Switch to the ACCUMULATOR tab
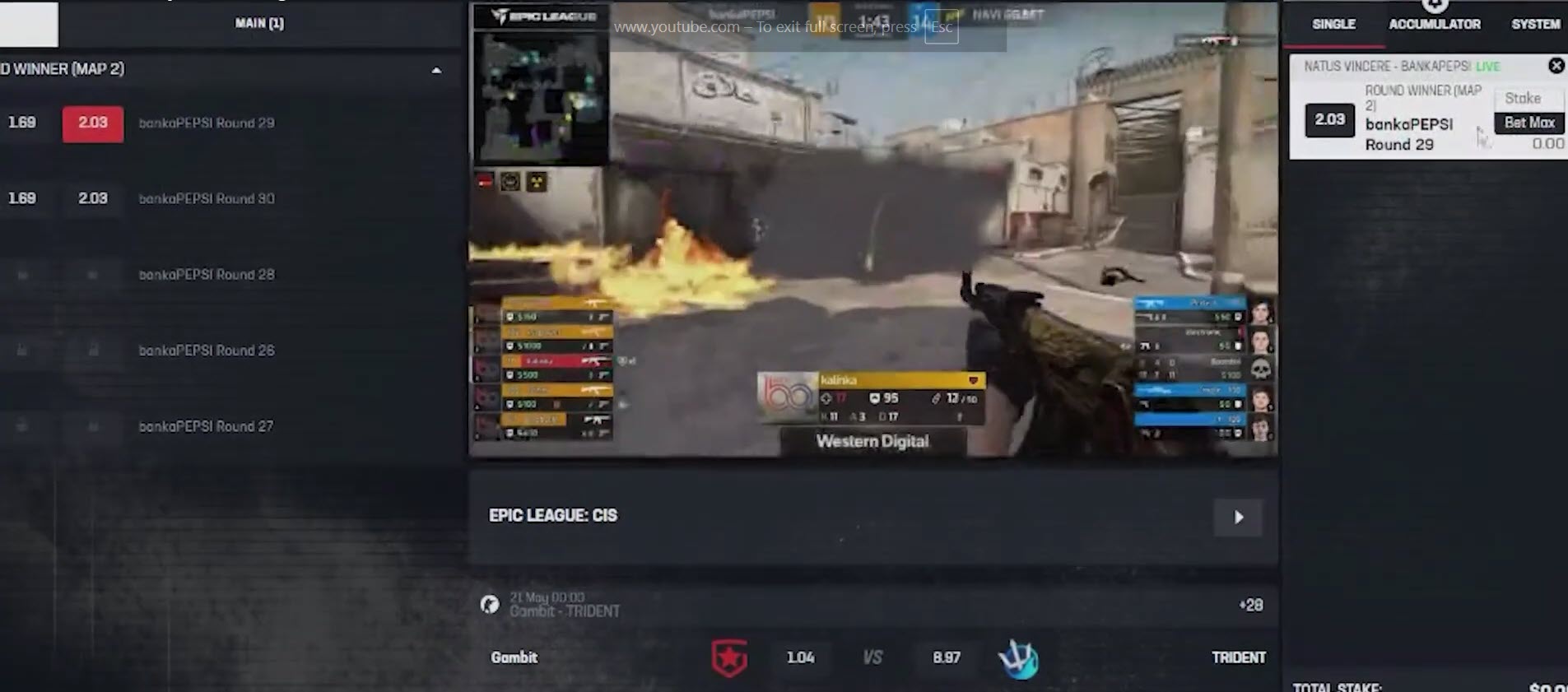The width and height of the screenshot is (1568, 692). click(1435, 24)
